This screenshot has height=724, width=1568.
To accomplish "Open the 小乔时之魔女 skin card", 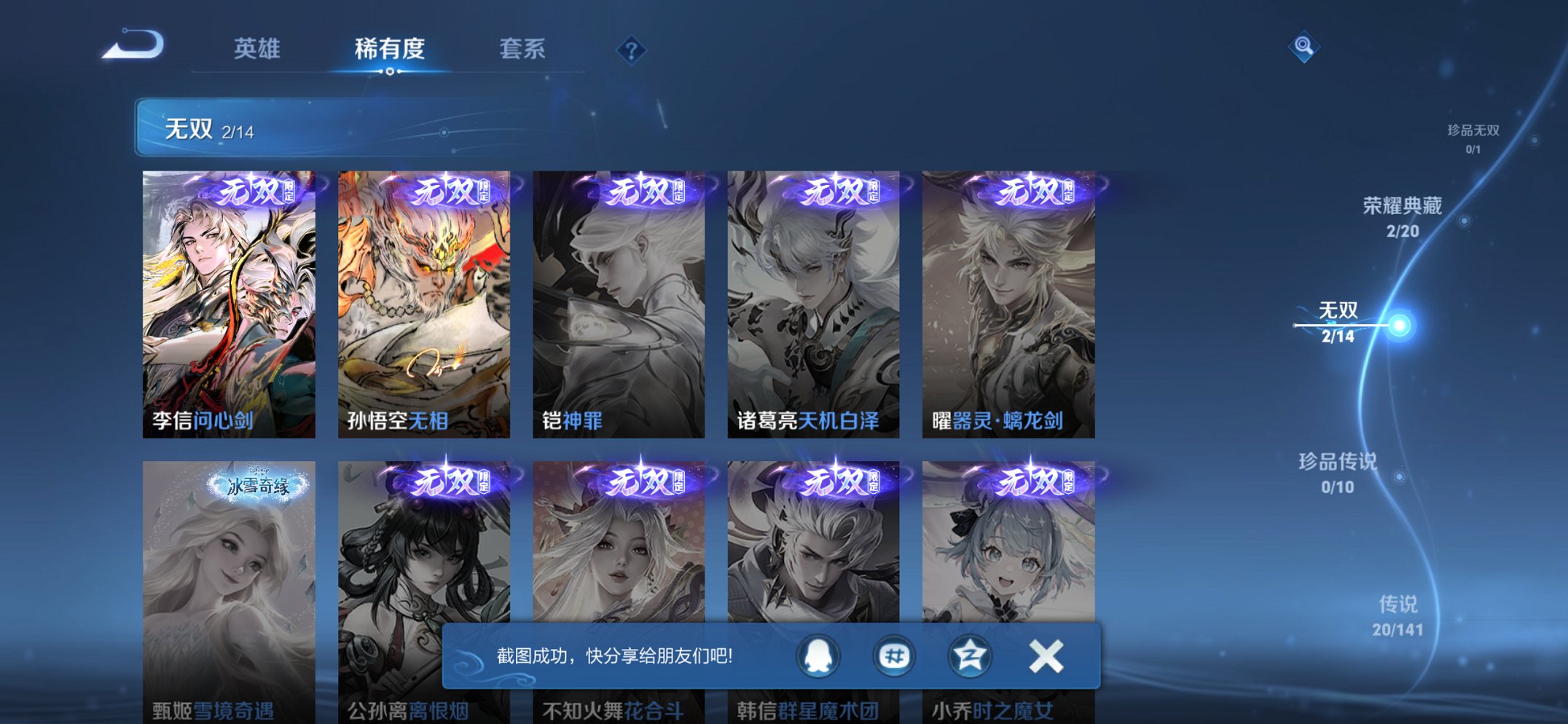I will click(1009, 575).
